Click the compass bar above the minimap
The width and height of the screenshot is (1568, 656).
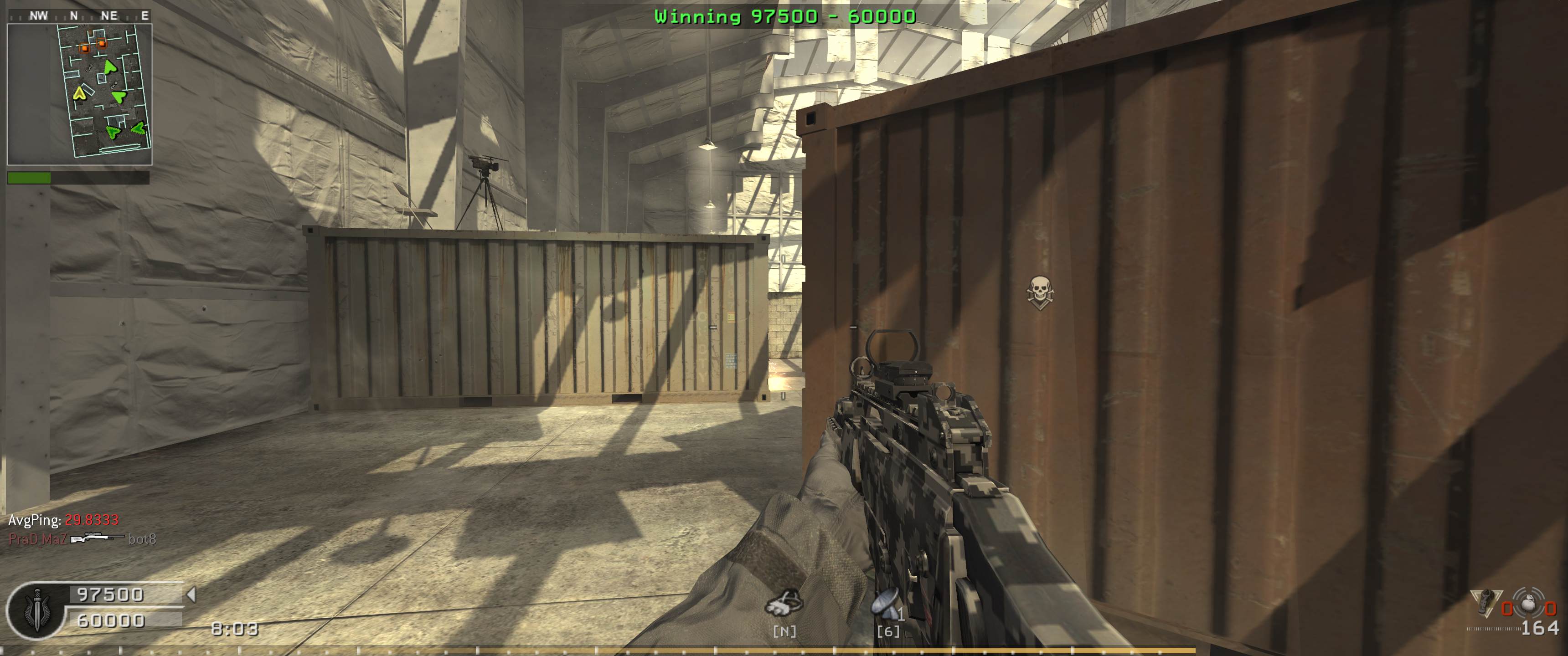click(79, 16)
